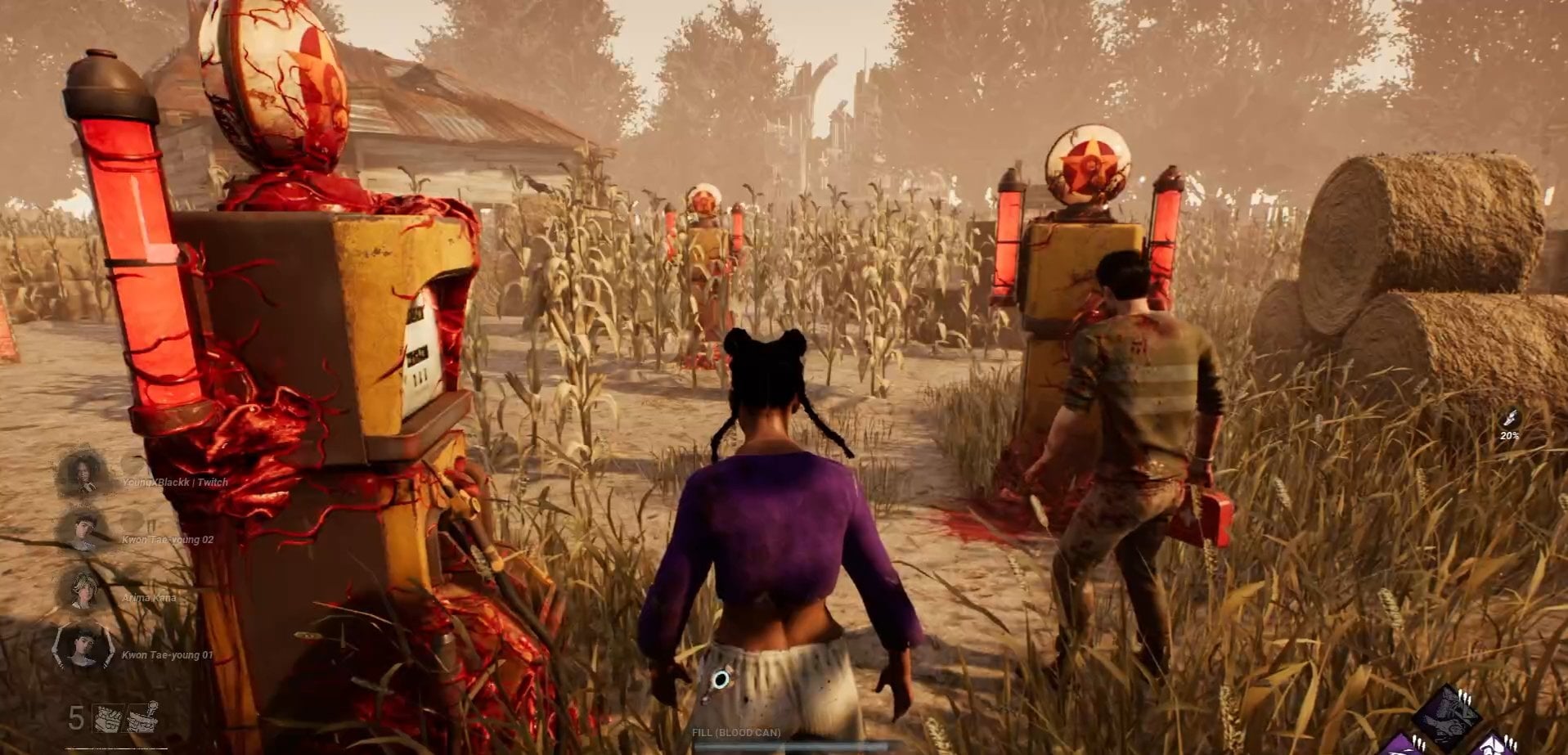Click the generator engine objective icon

point(108,717)
